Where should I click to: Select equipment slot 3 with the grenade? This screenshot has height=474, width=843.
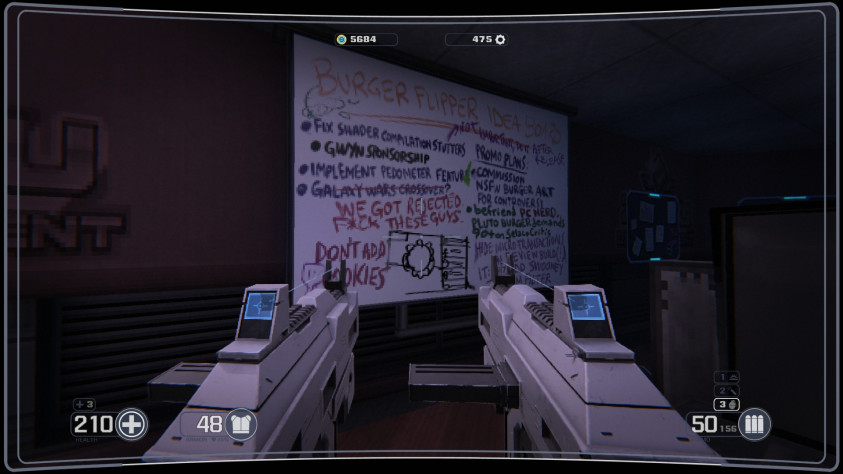point(728,404)
